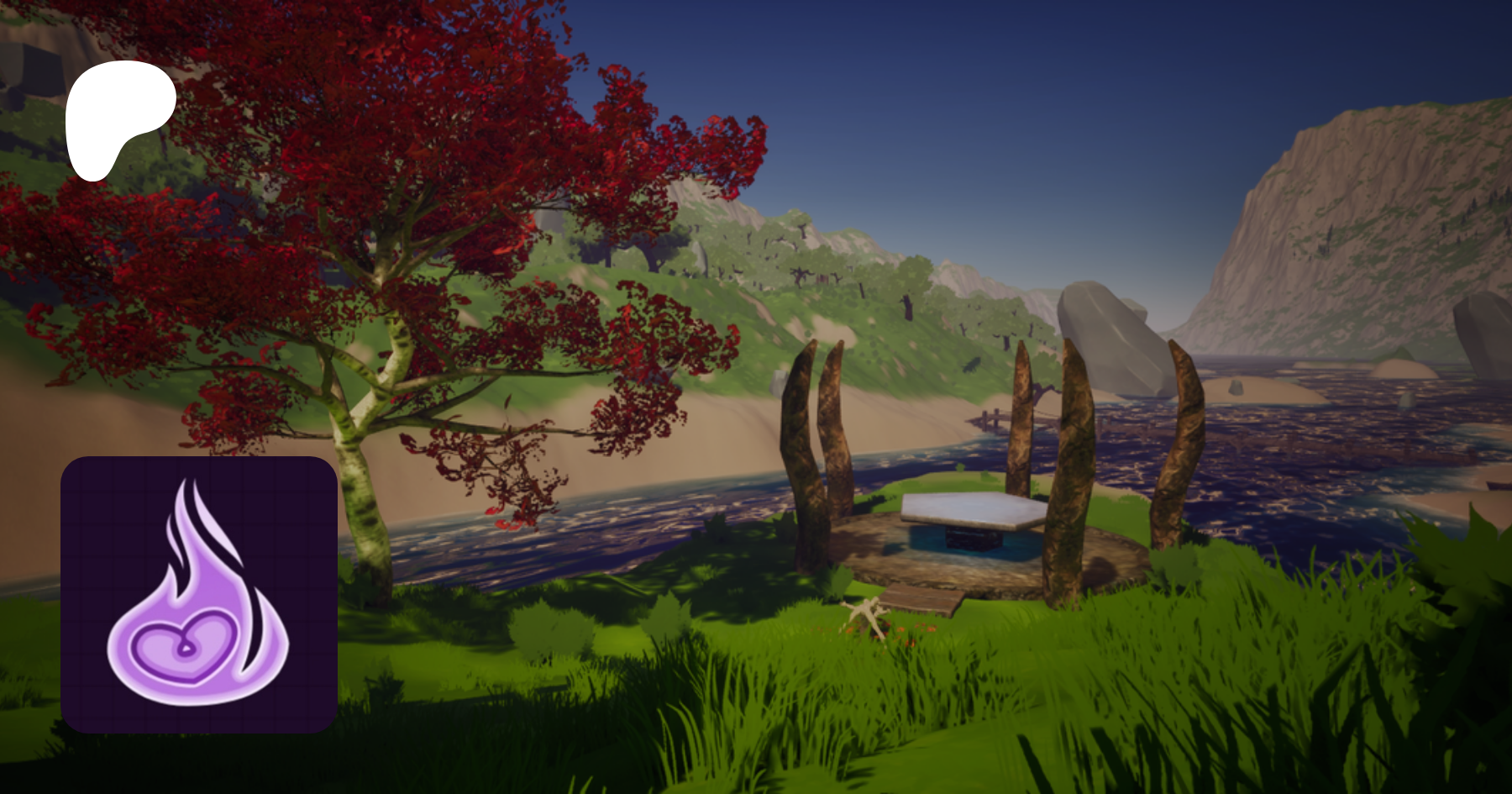Open the purple flame heart creator avatar
The width and height of the screenshot is (1512, 794).
click(x=199, y=594)
